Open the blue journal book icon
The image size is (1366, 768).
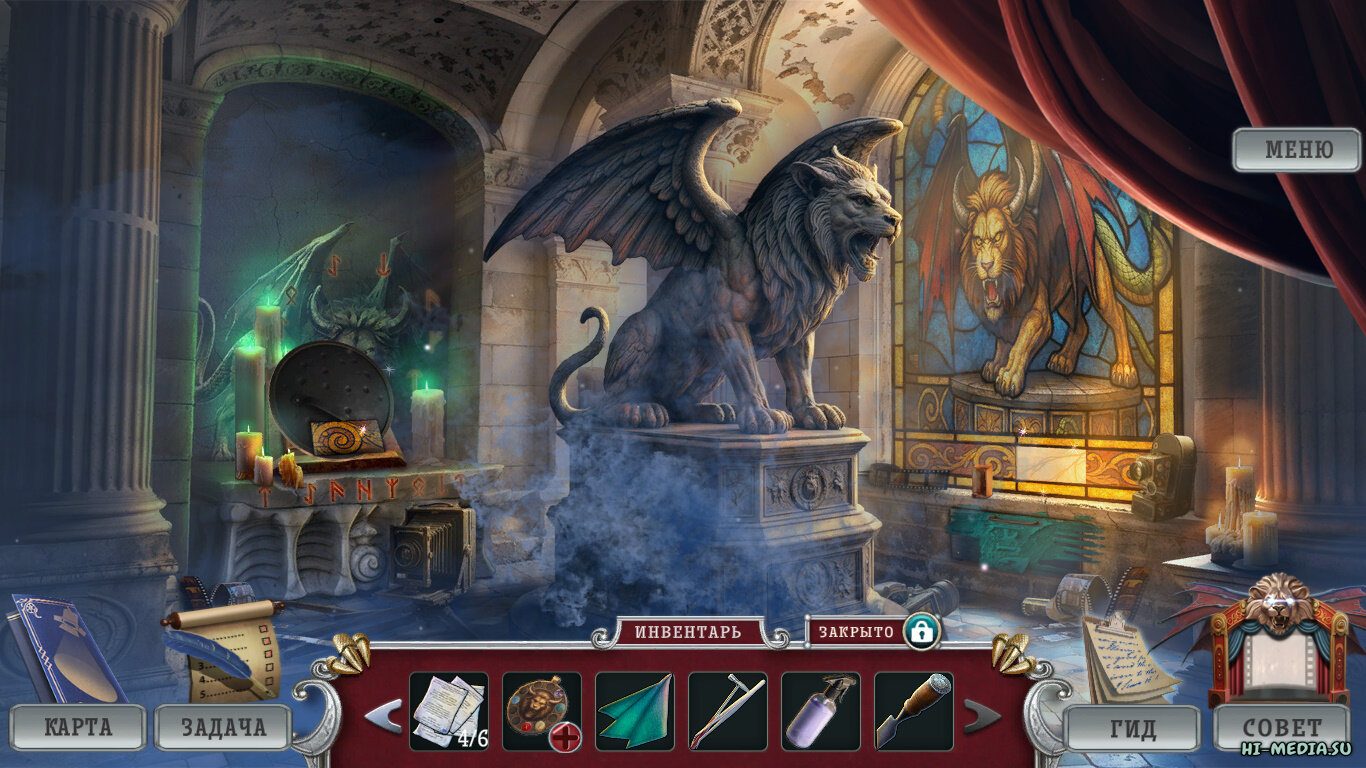tap(65, 648)
